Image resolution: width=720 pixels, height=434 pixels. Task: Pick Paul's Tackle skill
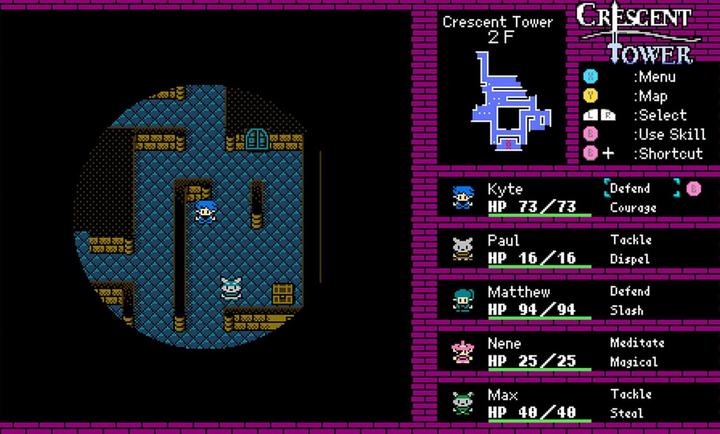coord(630,240)
